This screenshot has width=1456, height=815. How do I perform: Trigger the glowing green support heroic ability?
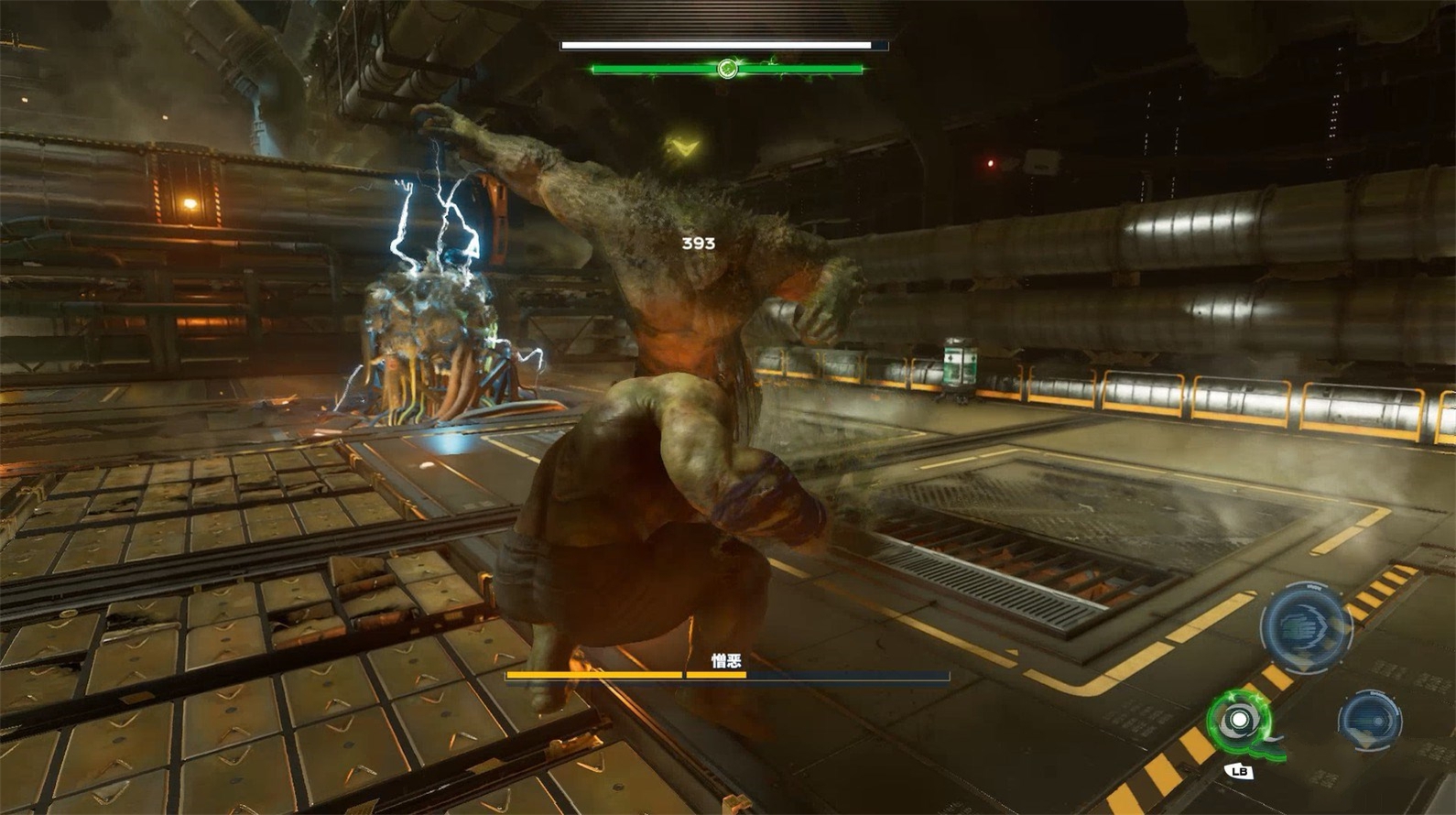click(x=1239, y=722)
